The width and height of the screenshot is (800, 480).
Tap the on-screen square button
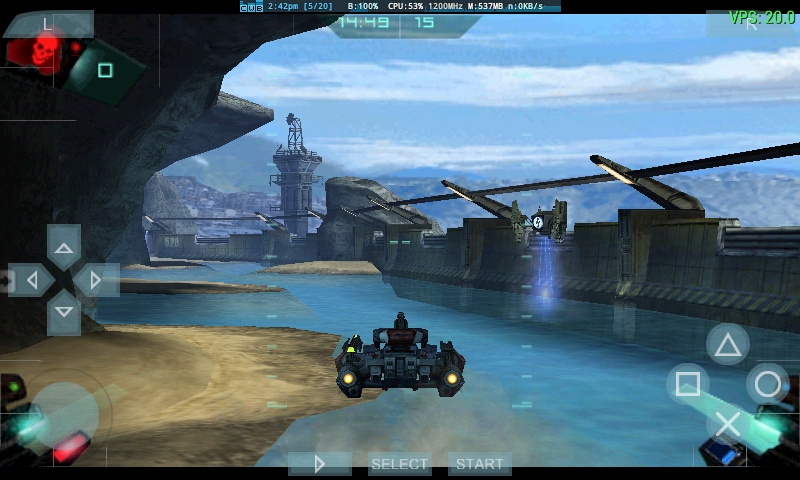point(687,384)
